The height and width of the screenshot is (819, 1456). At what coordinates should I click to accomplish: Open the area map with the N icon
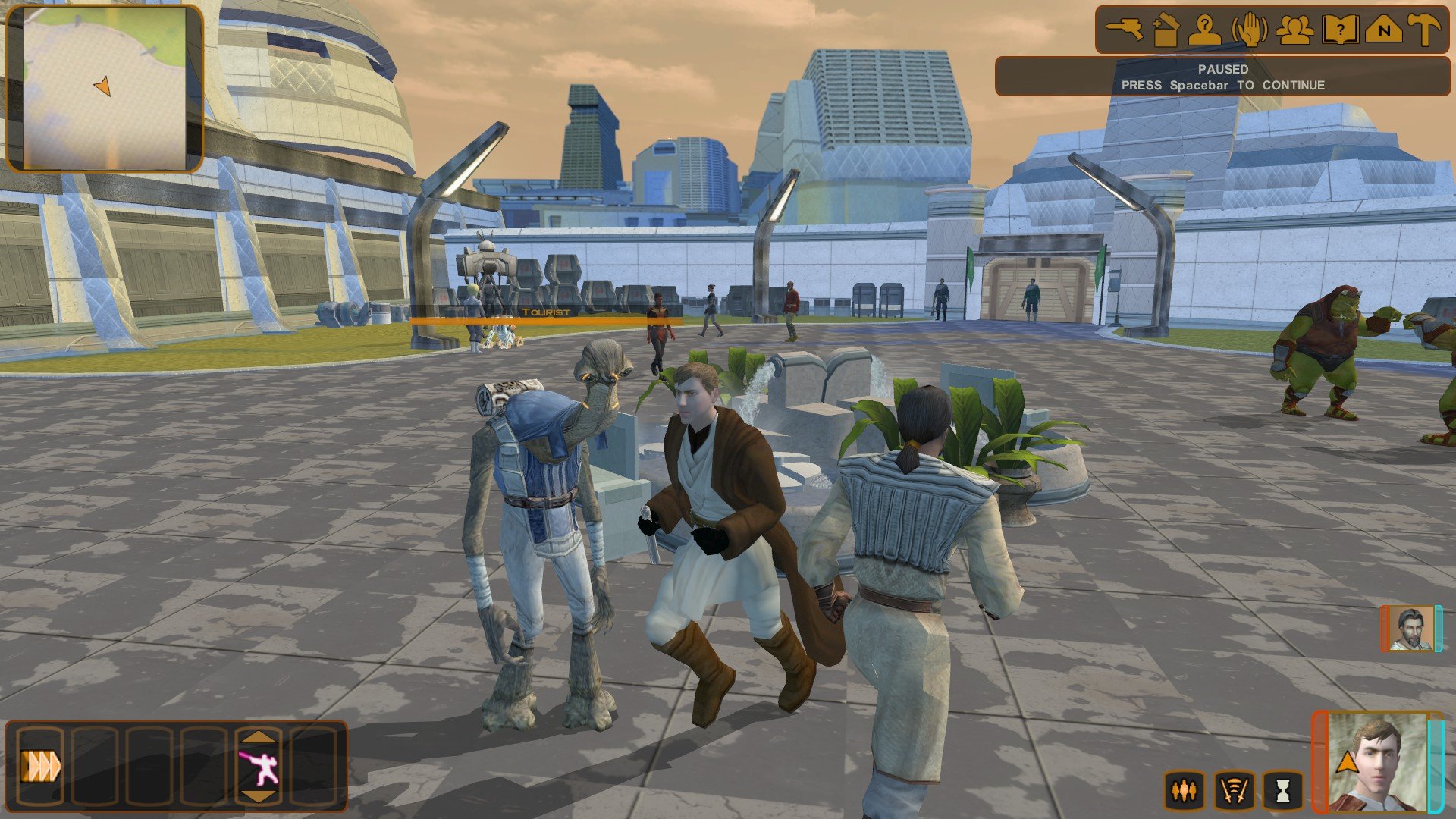pos(1383,30)
